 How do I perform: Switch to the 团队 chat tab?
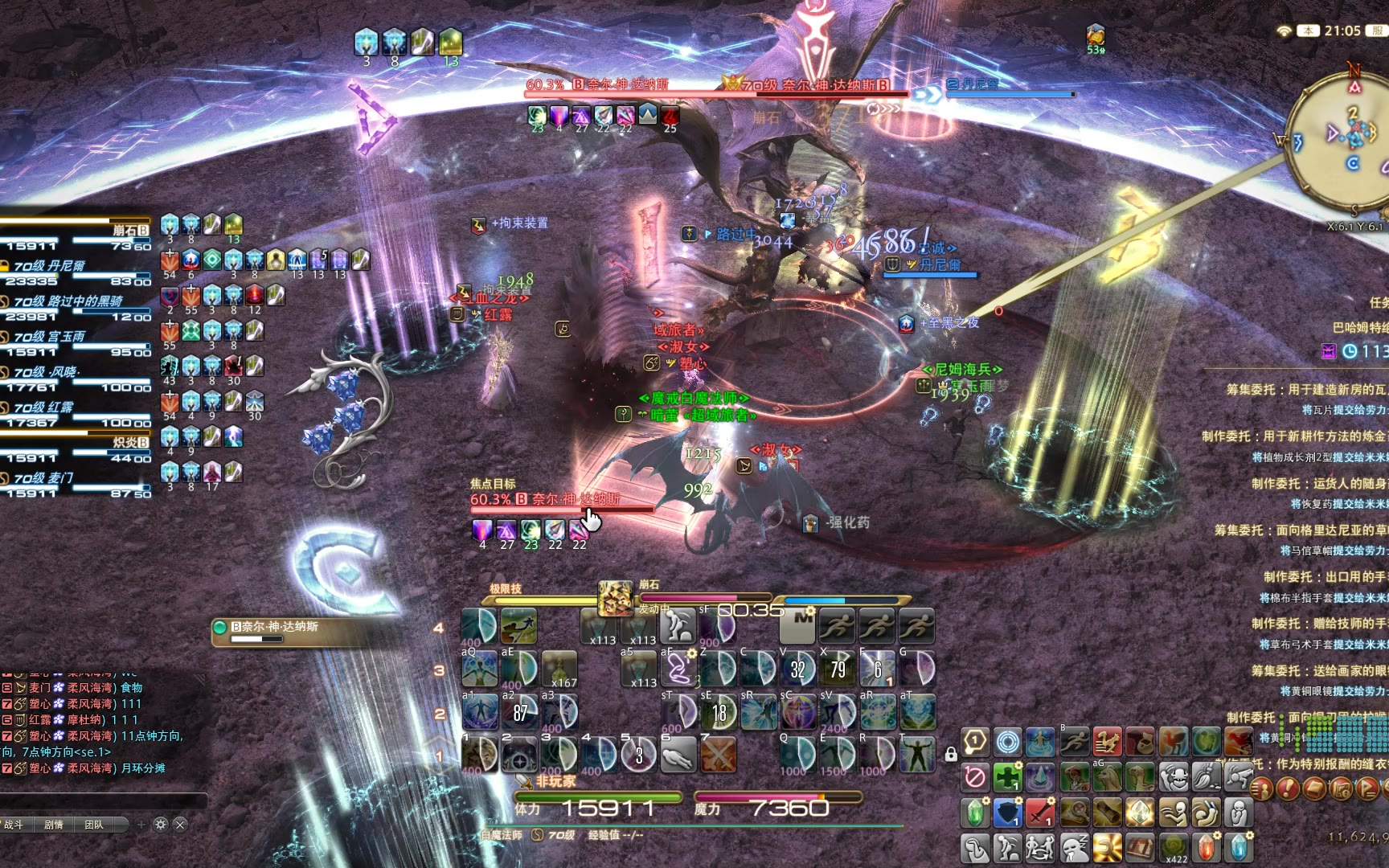[94, 825]
